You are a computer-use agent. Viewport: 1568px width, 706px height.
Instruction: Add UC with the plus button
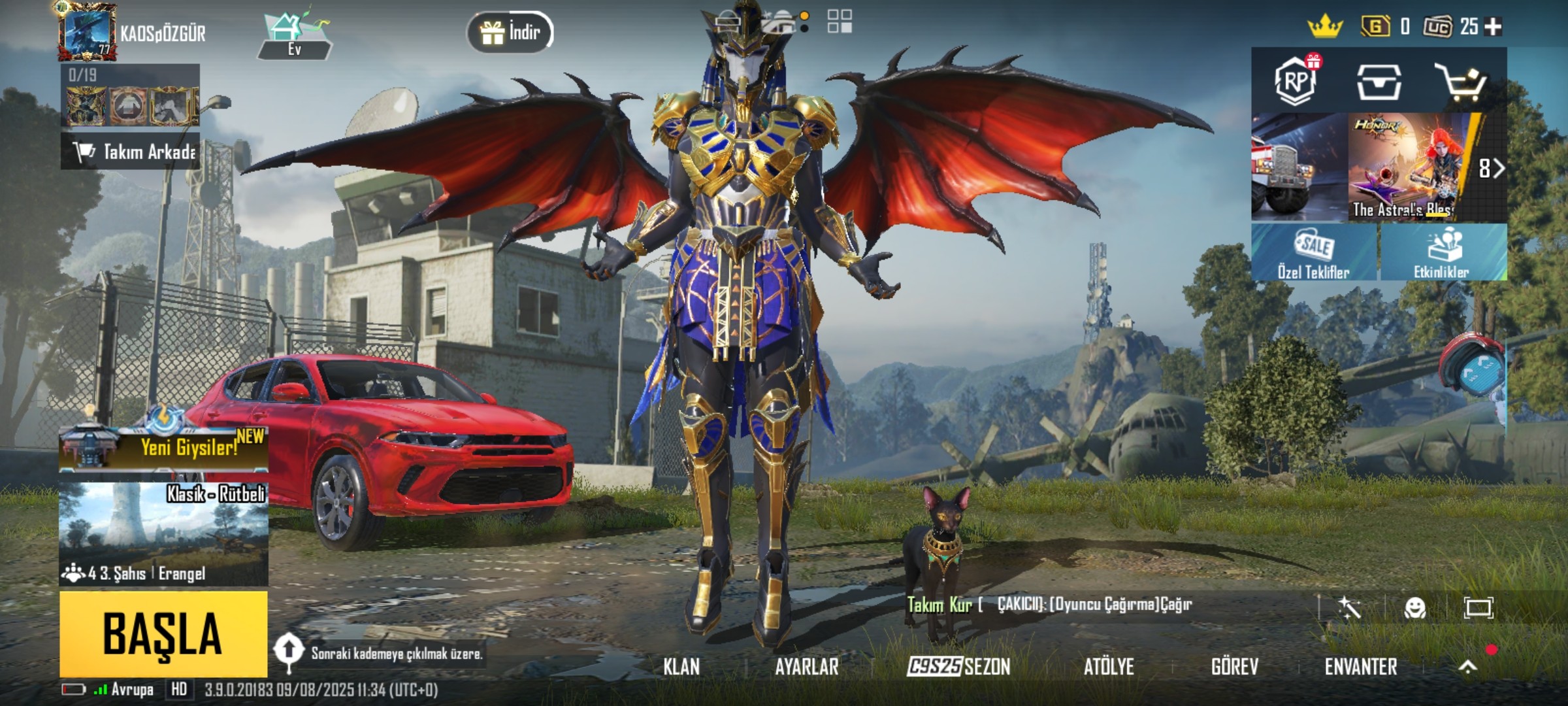point(1494,27)
